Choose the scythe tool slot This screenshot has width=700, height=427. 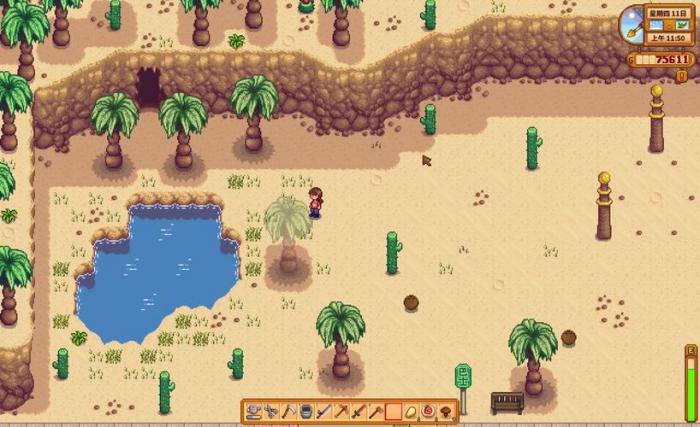pos(288,411)
